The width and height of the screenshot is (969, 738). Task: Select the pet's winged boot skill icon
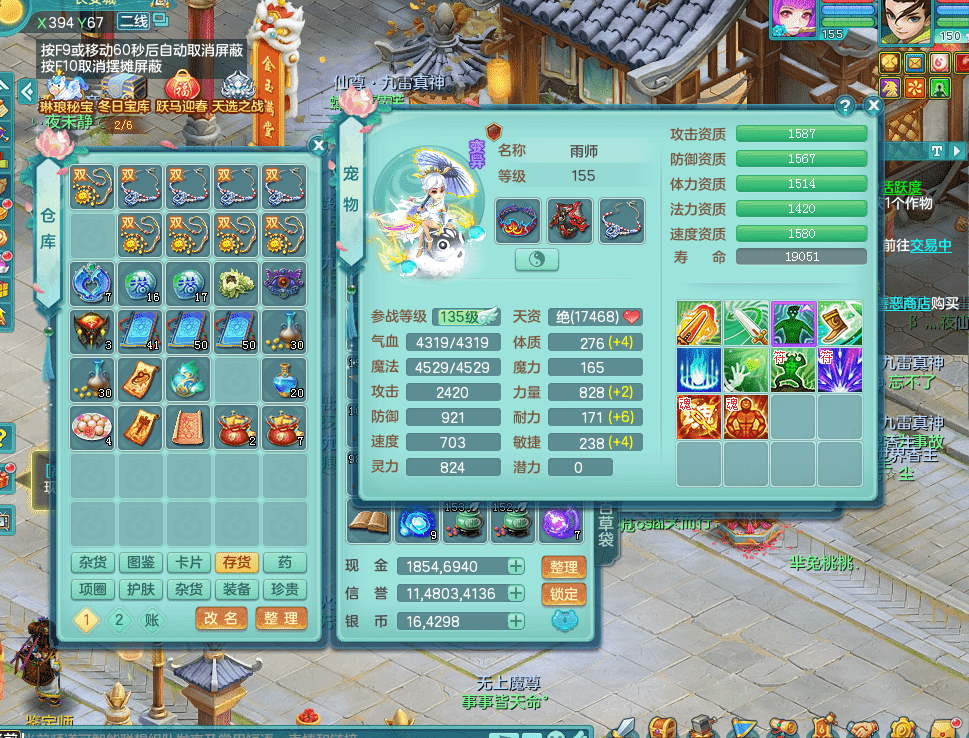tap(842, 323)
